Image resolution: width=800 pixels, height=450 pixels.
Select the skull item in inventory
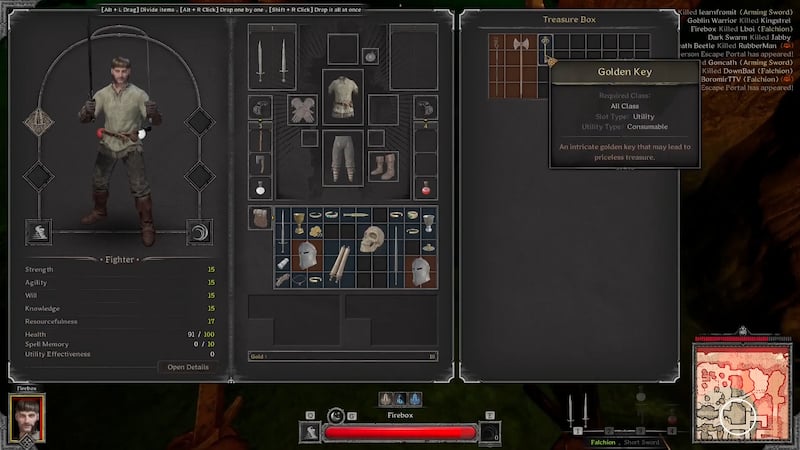point(371,239)
